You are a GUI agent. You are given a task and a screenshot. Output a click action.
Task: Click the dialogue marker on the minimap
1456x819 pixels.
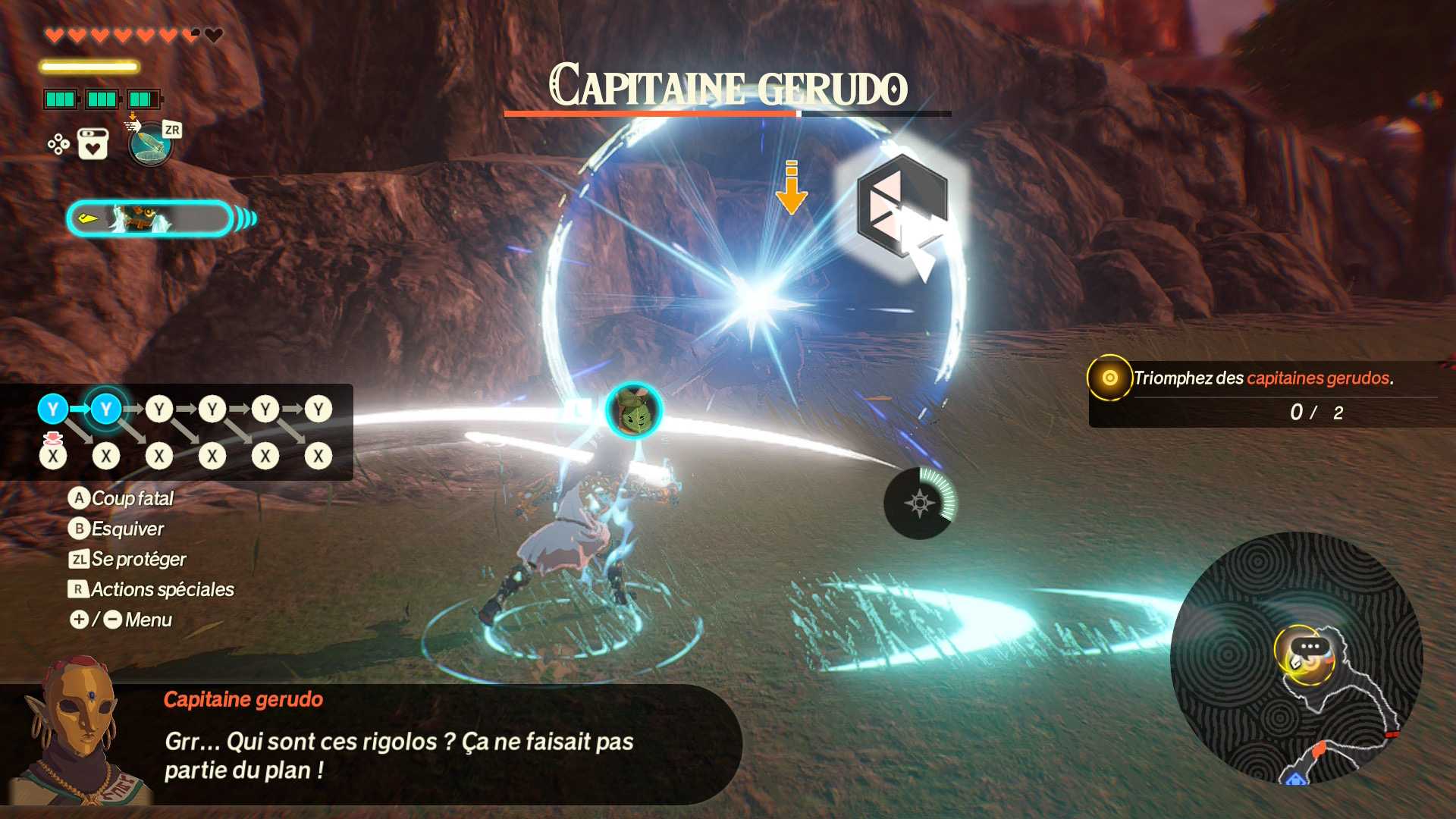(1310, 648)
